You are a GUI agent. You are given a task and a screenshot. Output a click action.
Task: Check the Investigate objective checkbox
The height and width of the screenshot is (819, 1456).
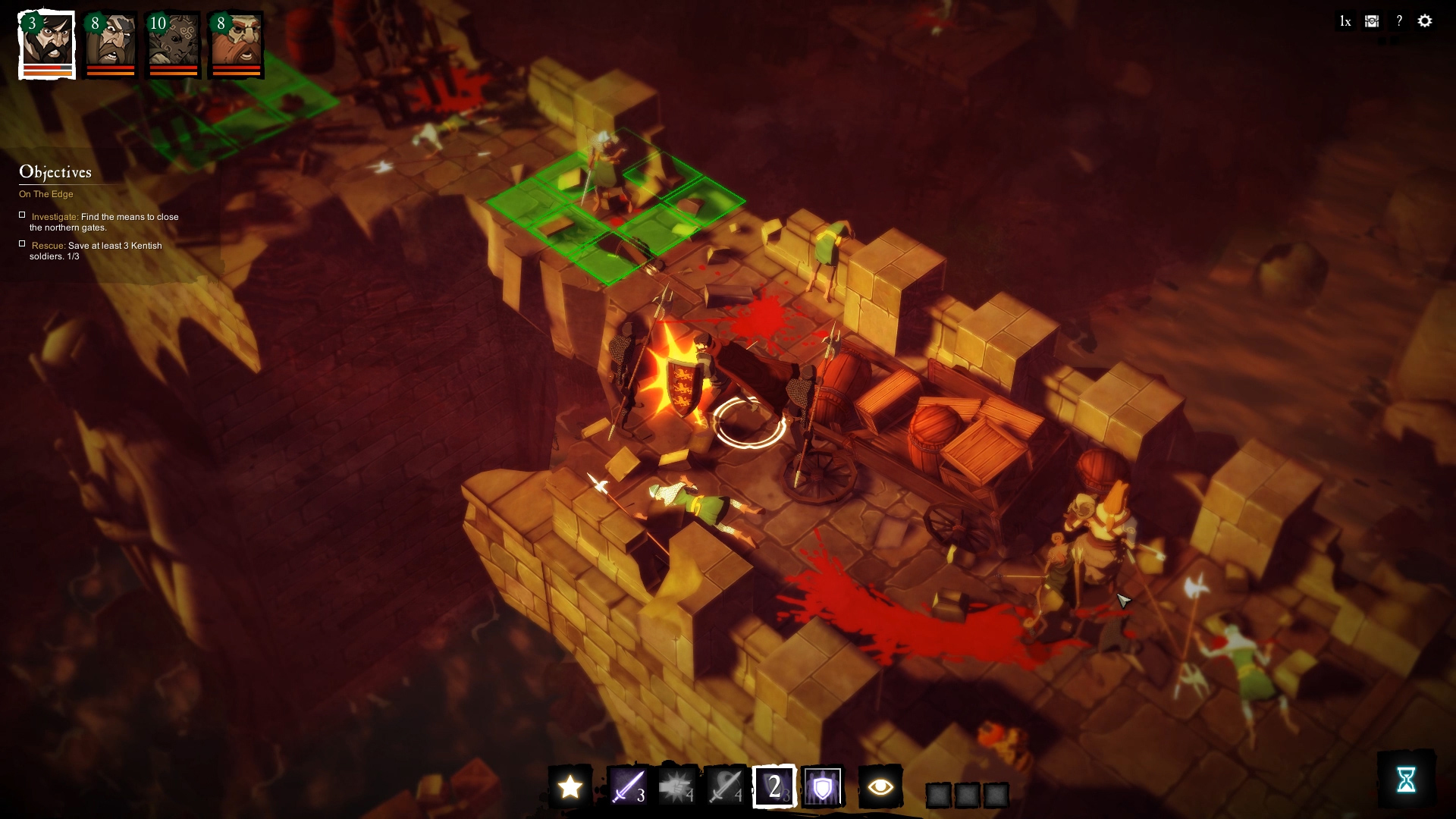pyautogui.click(x=23, y=215)
